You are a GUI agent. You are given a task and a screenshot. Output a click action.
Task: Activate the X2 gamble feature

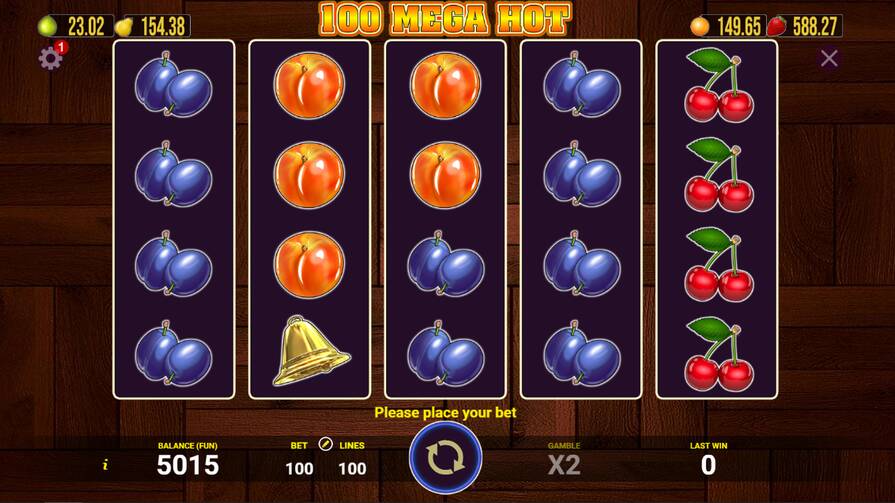(x=564, y=465)
